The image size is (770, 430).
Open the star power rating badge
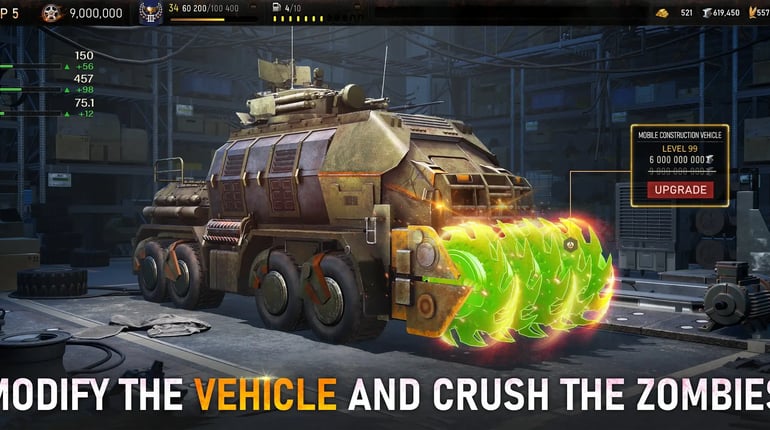tap(52, 13)
